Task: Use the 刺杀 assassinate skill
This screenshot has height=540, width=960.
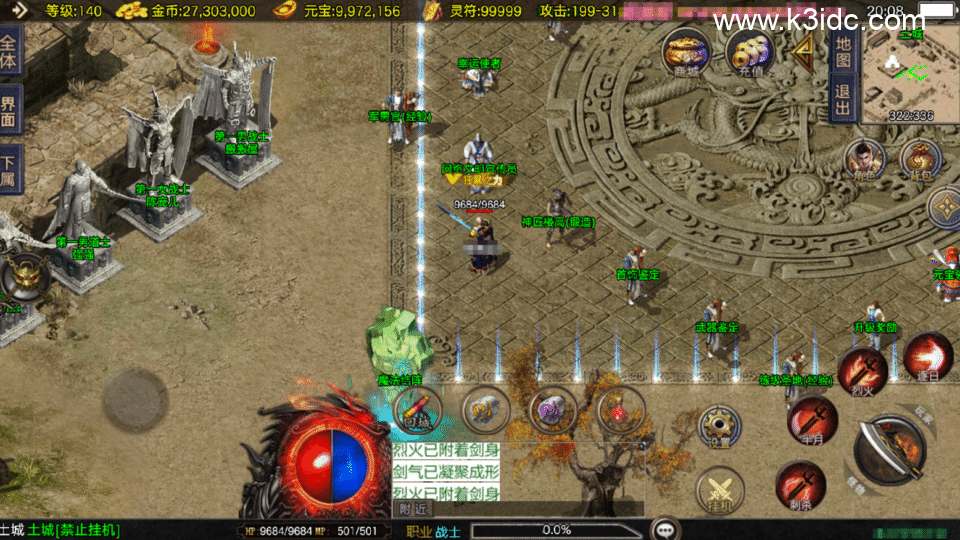Action: coord(800,484)
